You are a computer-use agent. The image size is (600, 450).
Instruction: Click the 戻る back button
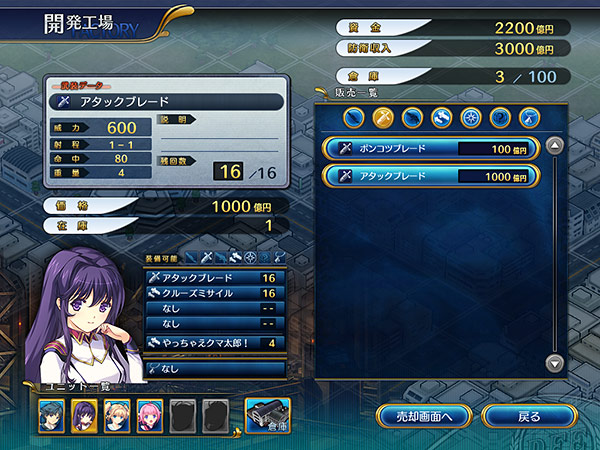(x=529, y=415)
